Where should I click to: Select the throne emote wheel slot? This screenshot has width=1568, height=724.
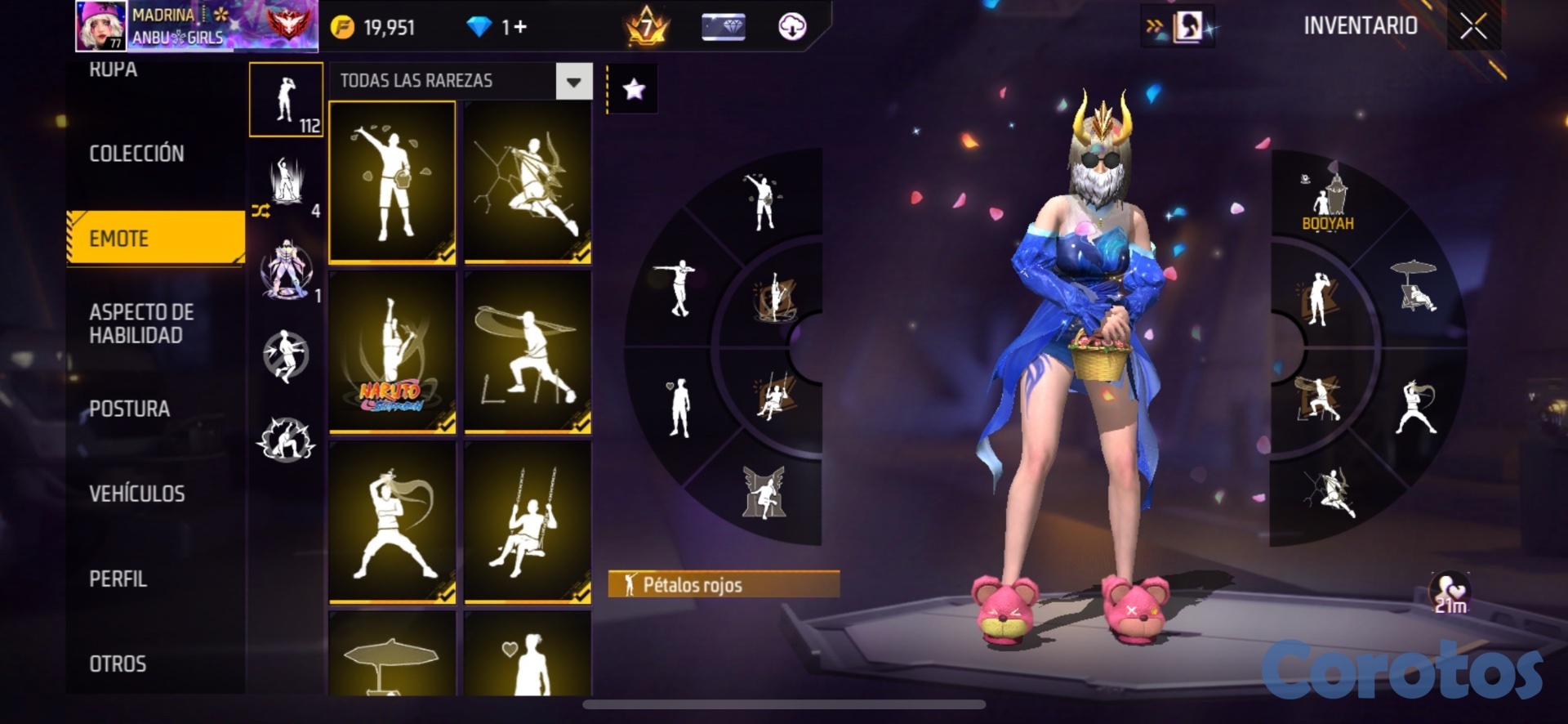pos(764,492)
